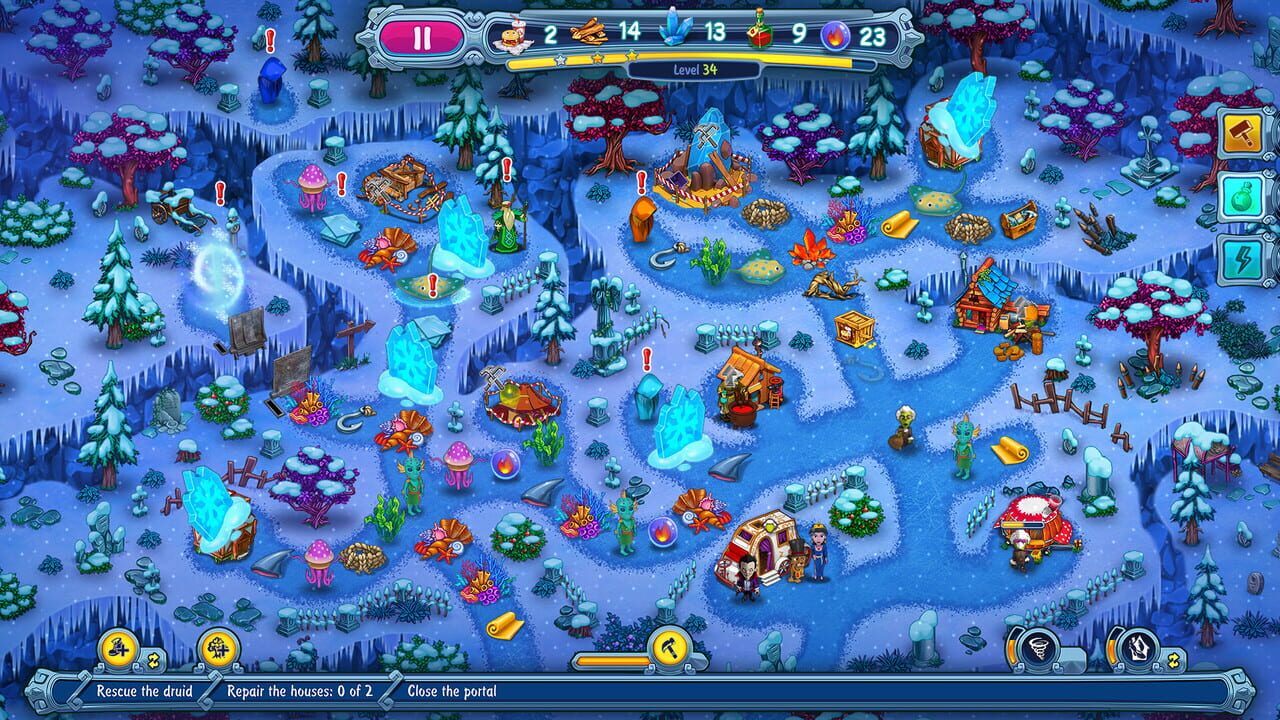This screenshot has width=1280, height=720.
Task: Select the potion resource counter showing 9
Action: (756, 31)
